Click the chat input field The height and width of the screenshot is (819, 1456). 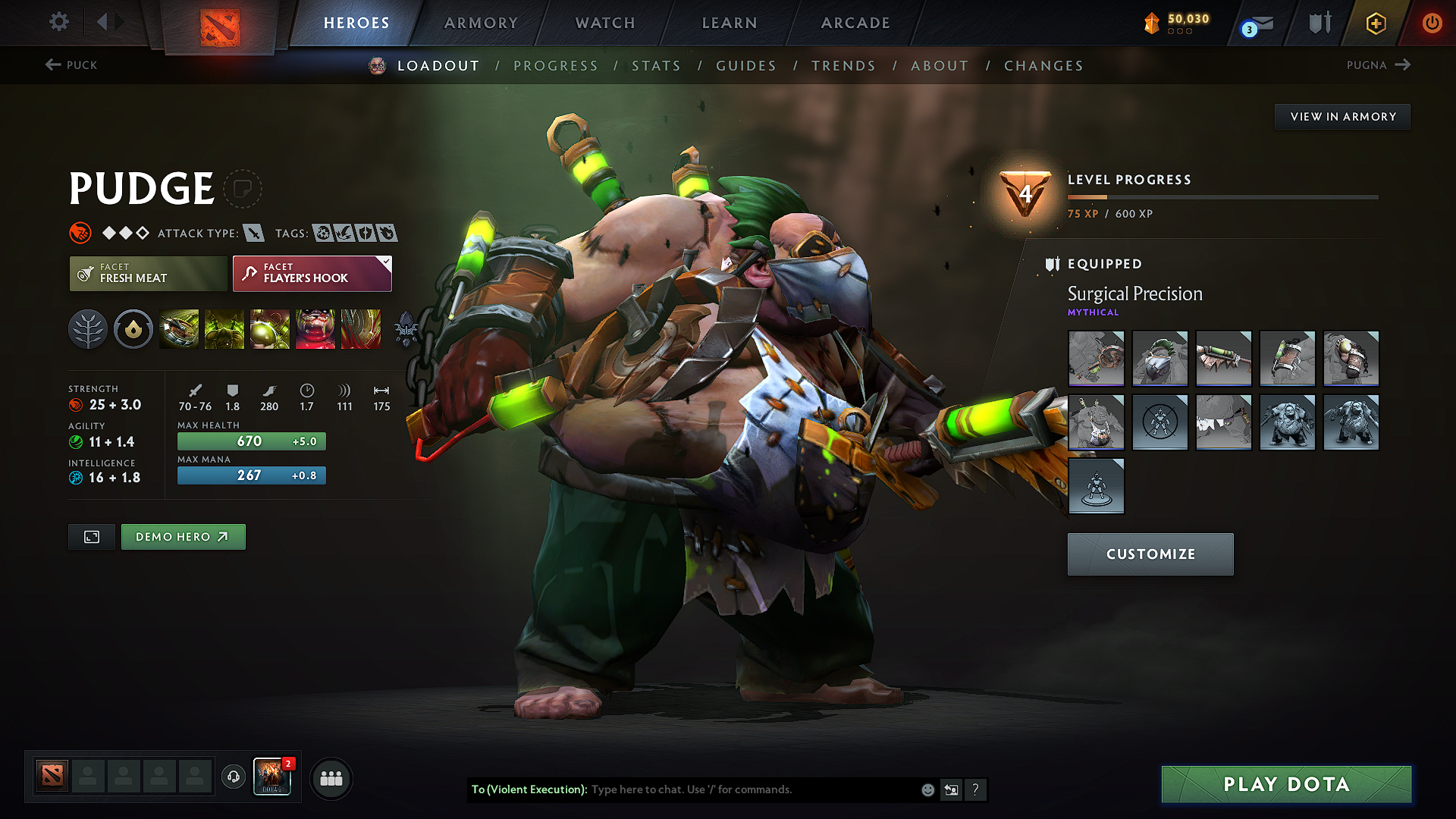click(x=720, y=789)
